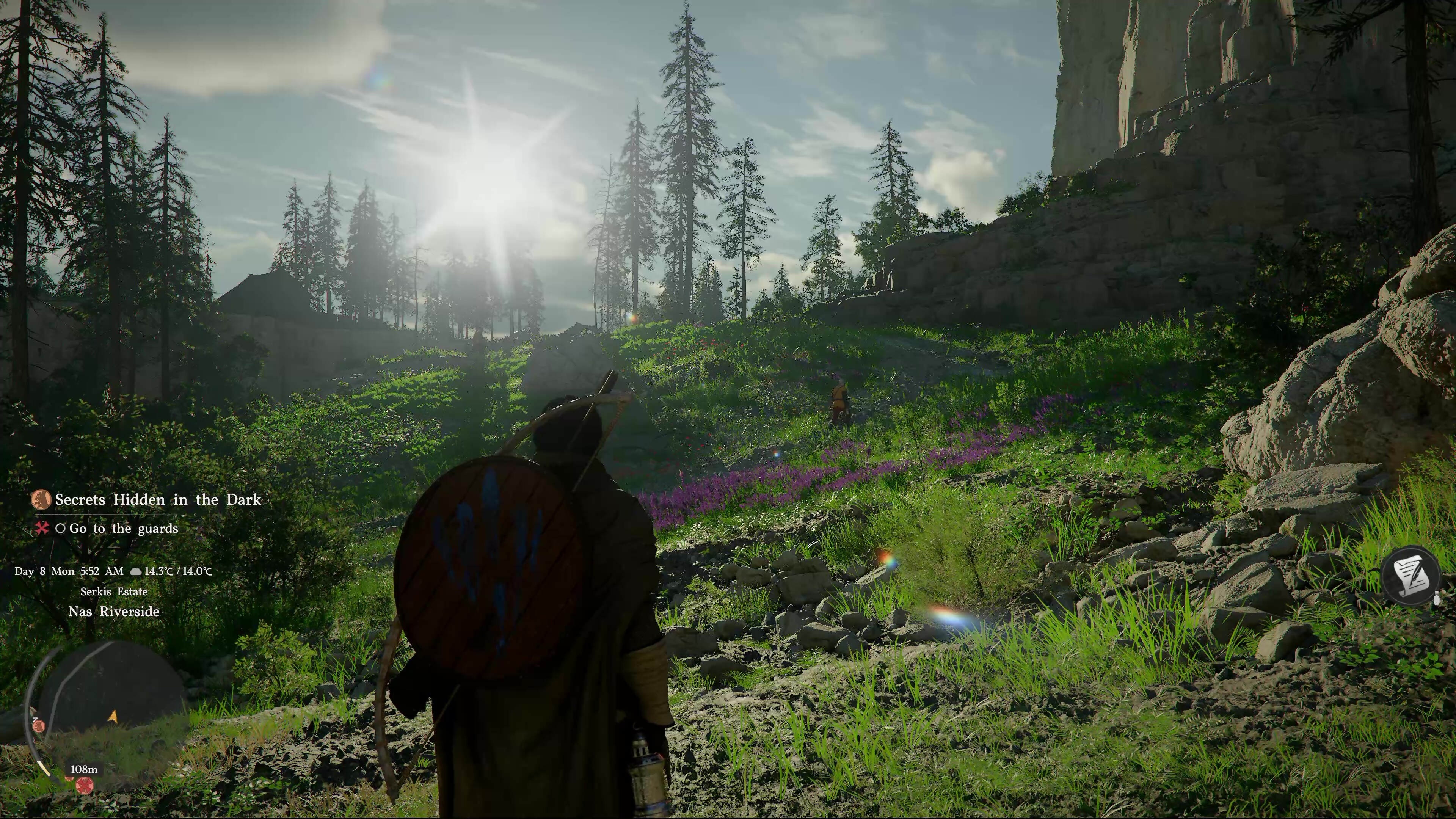Click the round quest emblem beside the quest title
The width and height of the screenshot is (1456, 819).
(x=41, y=500)
